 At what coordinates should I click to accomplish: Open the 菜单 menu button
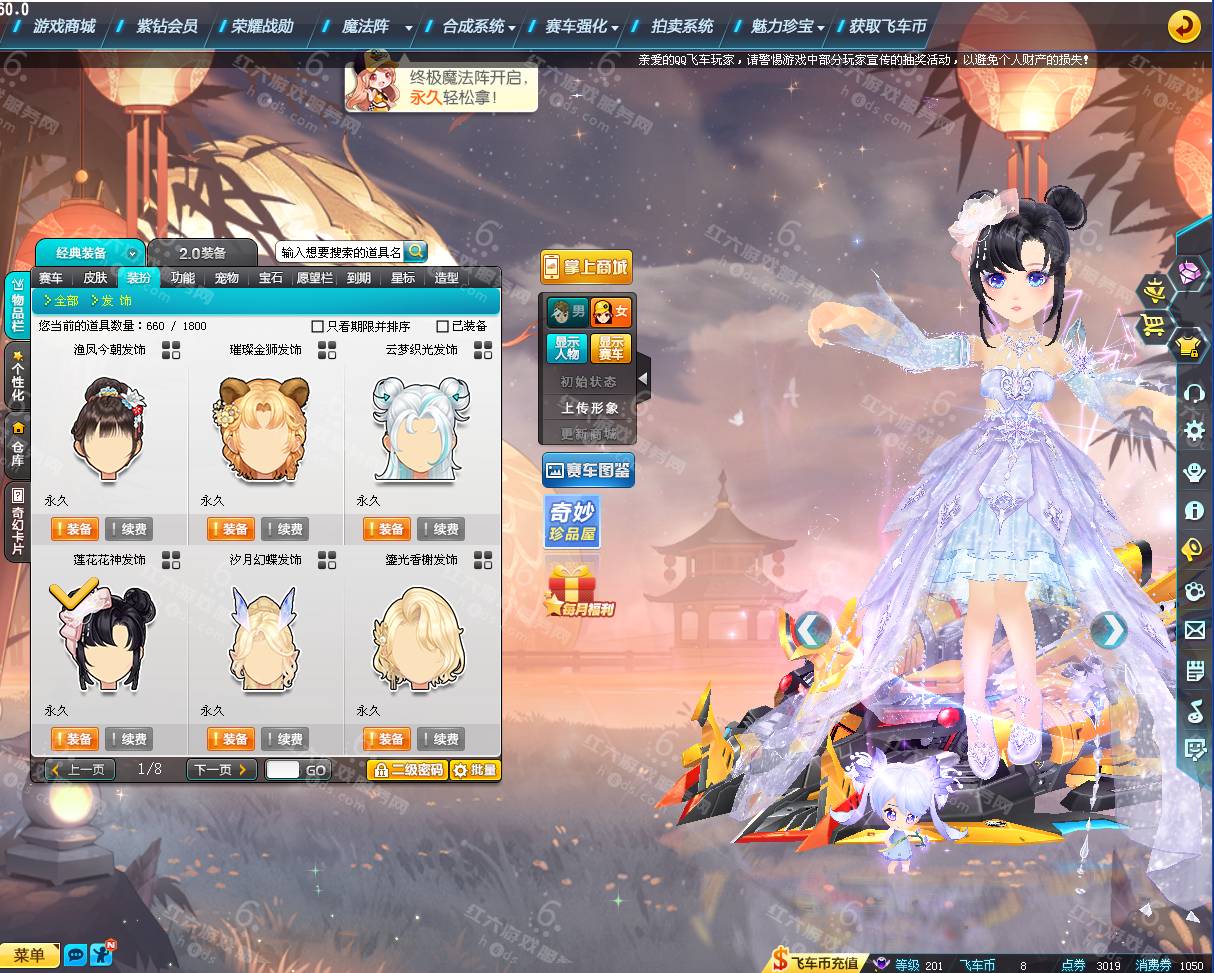[29, 955]
